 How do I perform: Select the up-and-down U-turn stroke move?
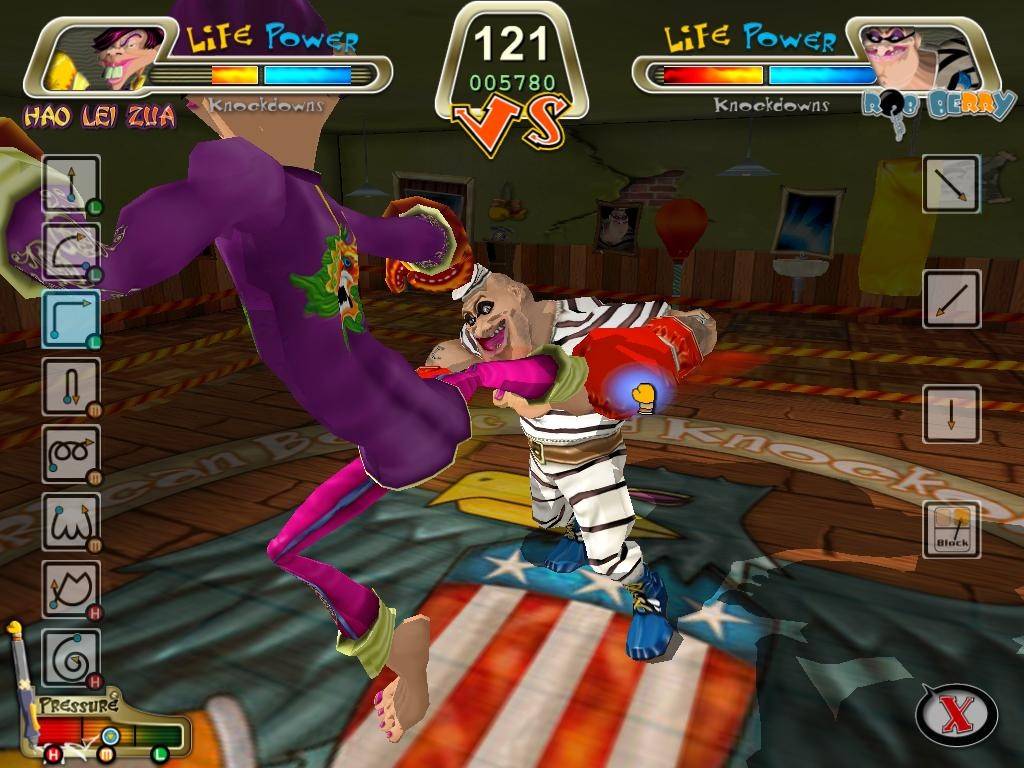click(x=71, y=386)
